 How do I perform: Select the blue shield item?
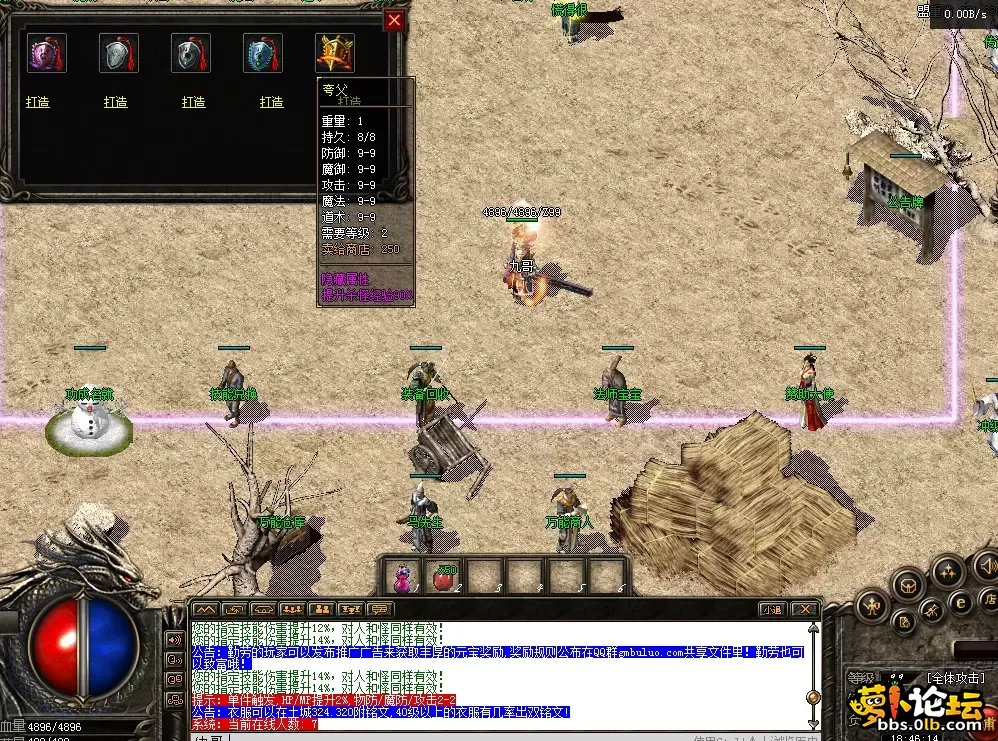click(x=262, y=53)
